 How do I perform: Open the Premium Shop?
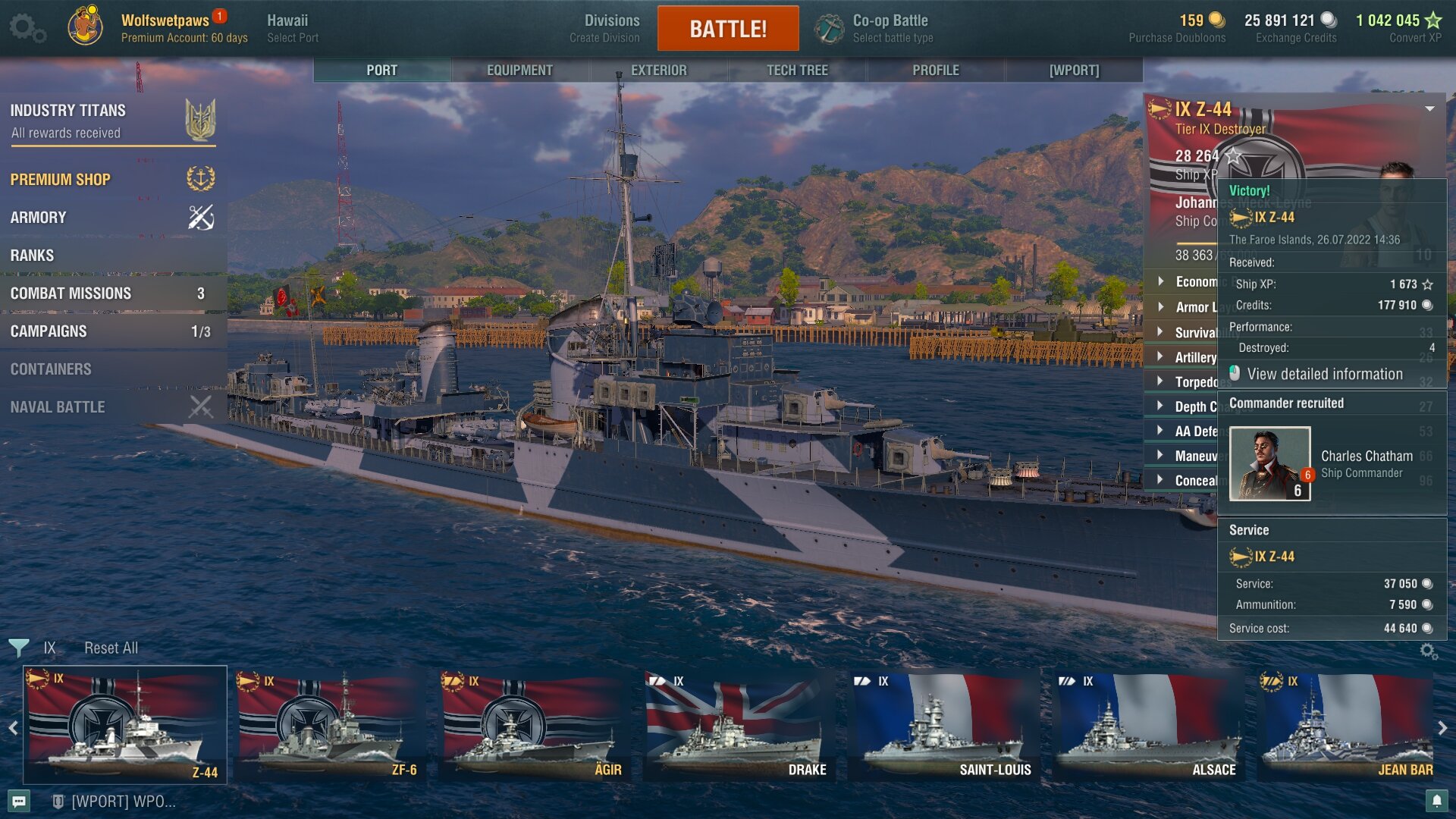(61, 180)
